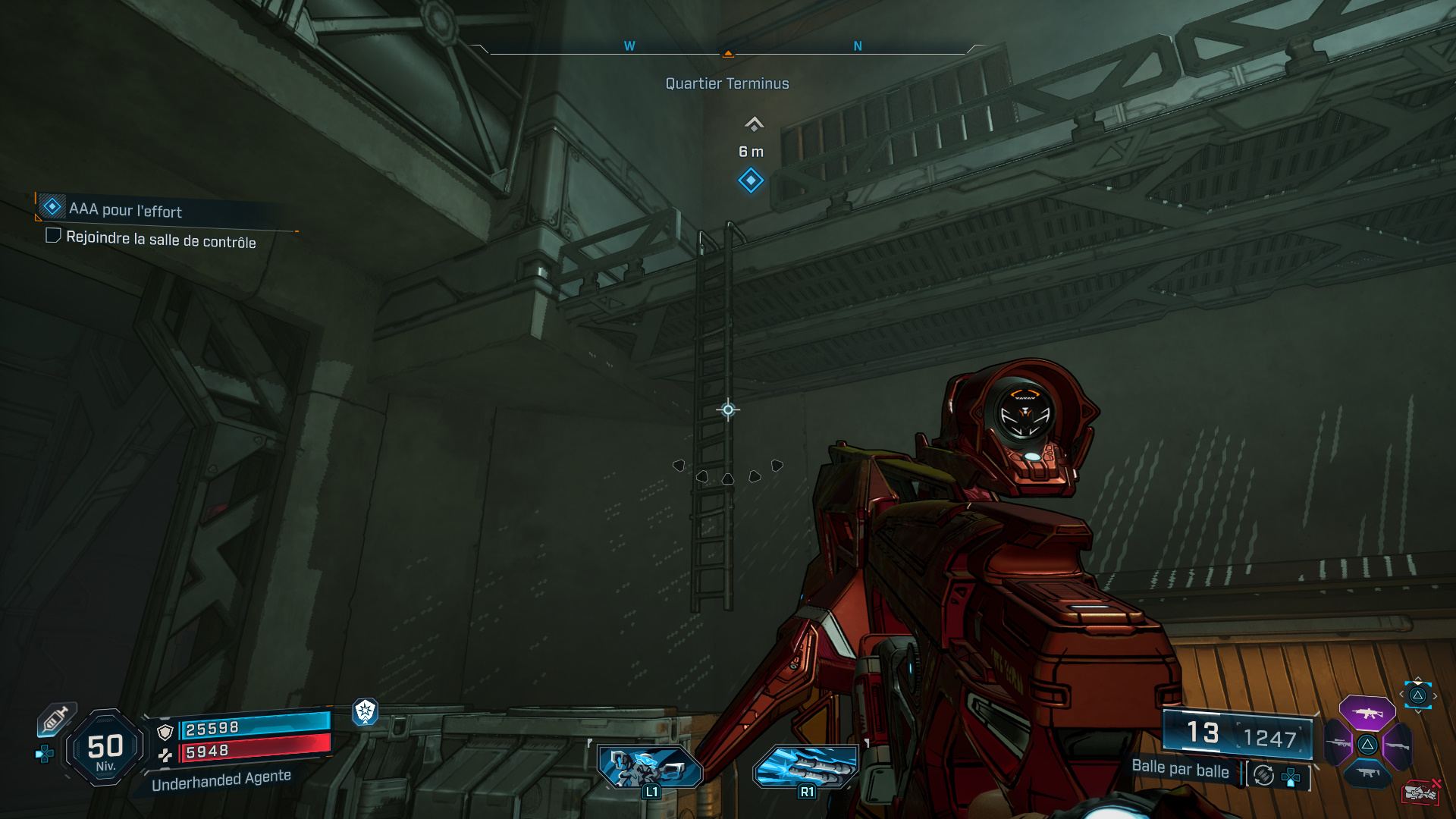Activate the claw slash ability icon
Viewport: 1456px width, 819px height.
pyautogui.click(x=805, y=767)
